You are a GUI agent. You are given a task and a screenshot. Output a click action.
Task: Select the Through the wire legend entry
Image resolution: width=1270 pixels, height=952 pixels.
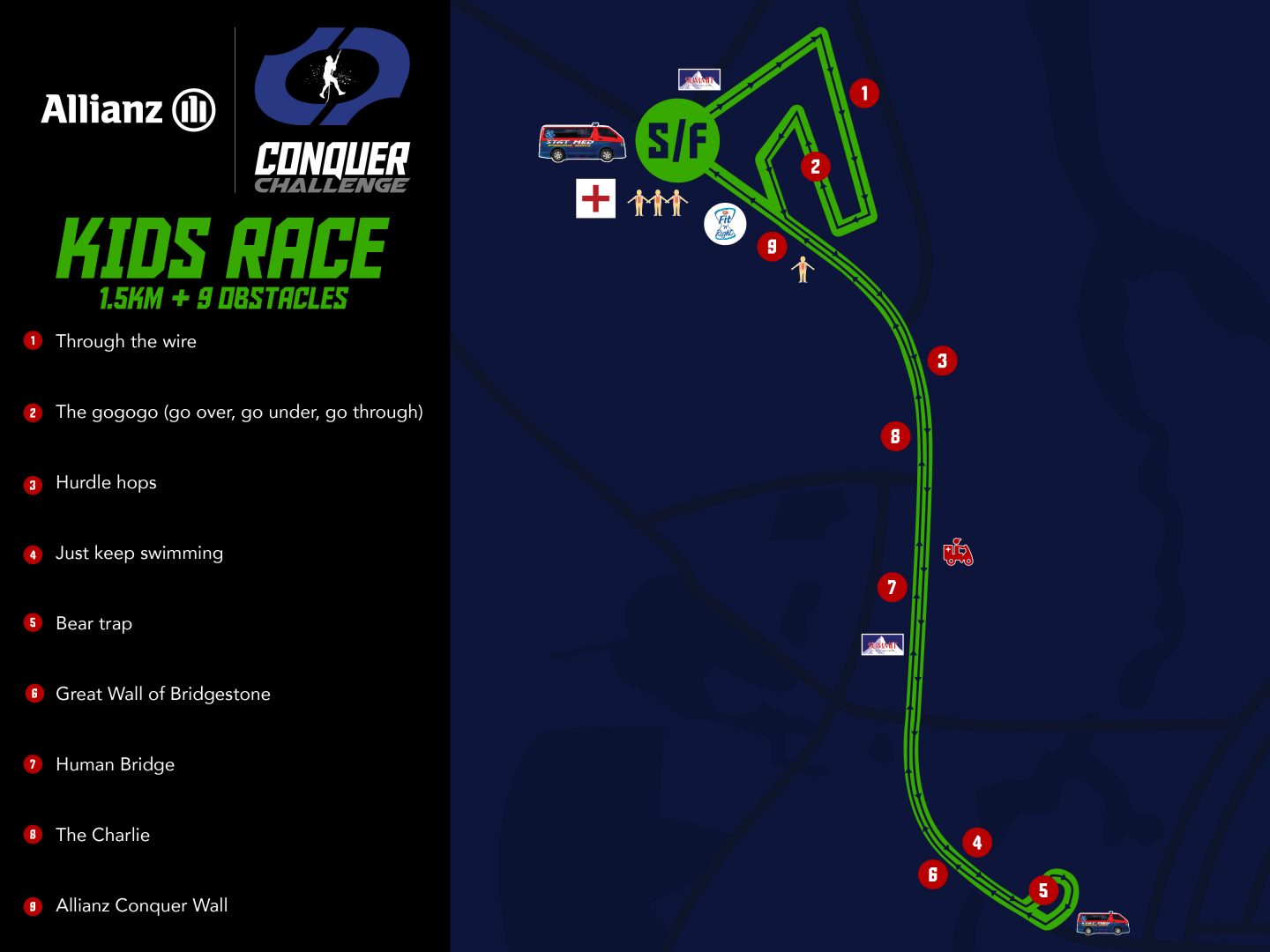(x=125, y=341)
